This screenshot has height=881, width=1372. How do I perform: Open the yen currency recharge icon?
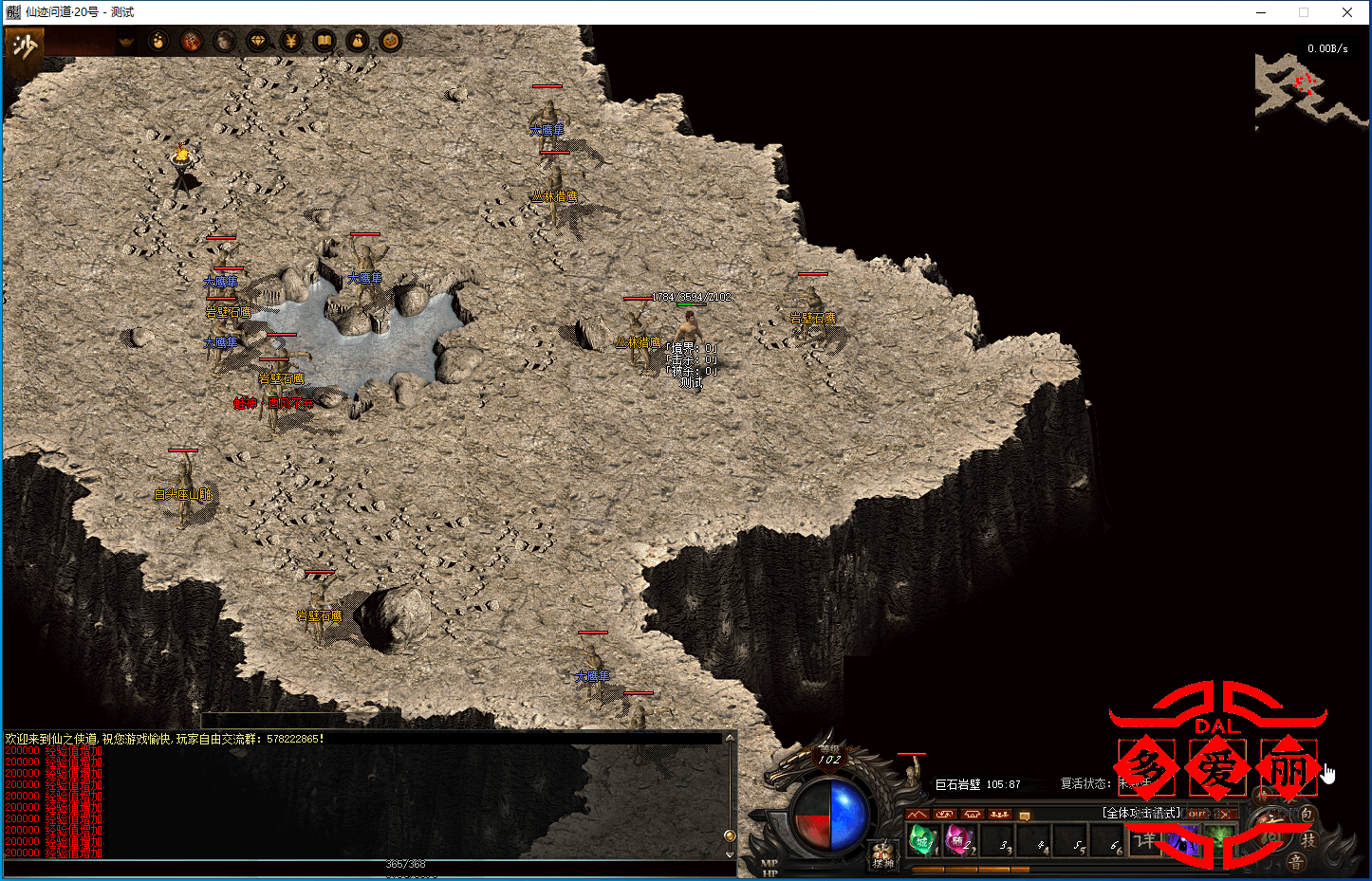(291, 41)
